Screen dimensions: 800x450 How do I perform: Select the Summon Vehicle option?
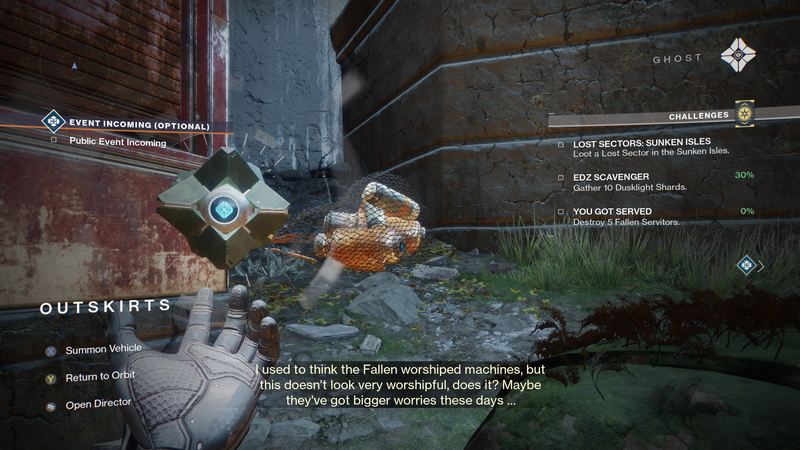(103, 350)
